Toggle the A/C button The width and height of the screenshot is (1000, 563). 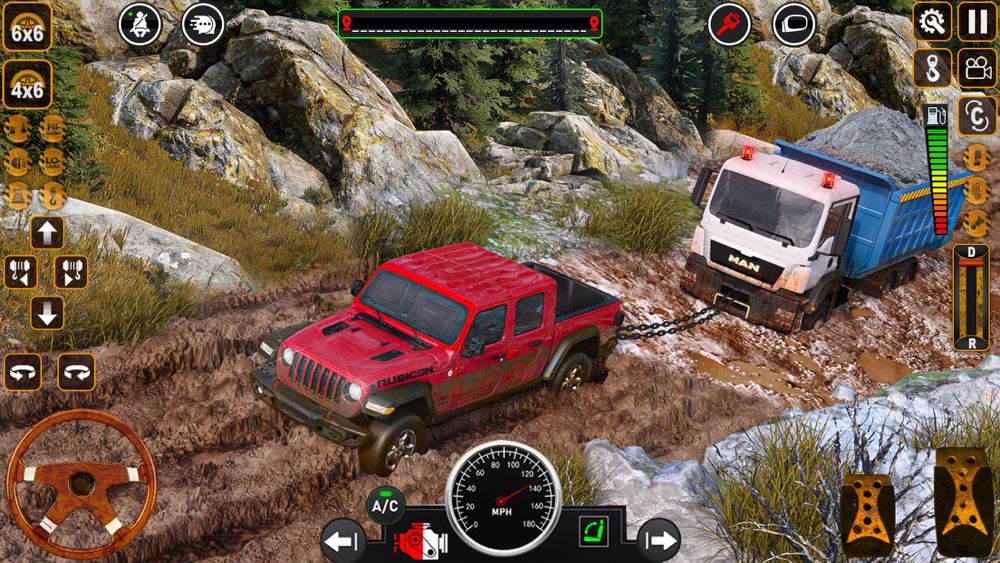[x=385, y=506]
